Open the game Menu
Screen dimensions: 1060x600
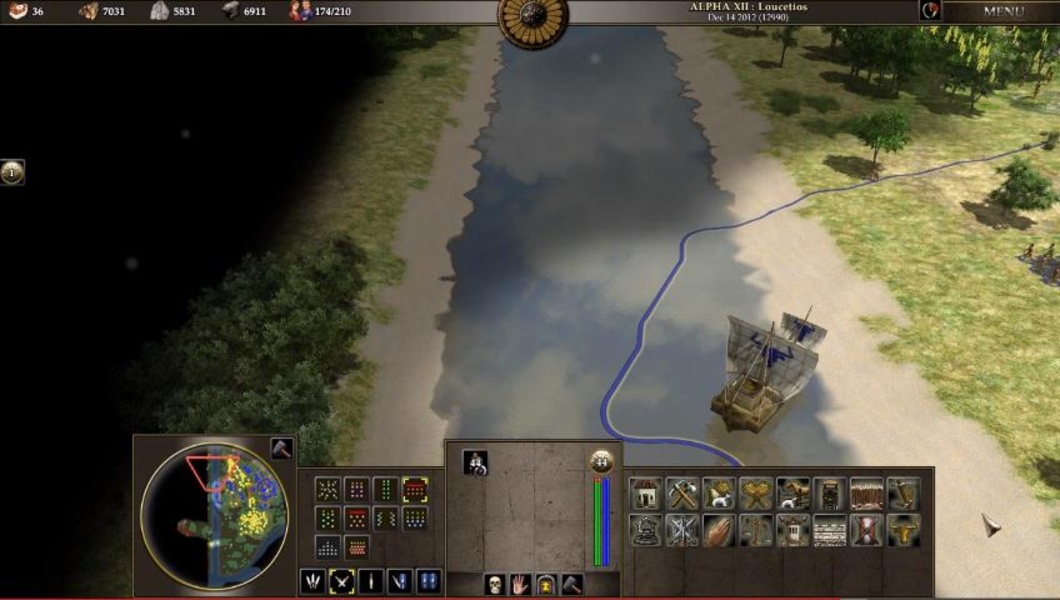pos(1002,12)
